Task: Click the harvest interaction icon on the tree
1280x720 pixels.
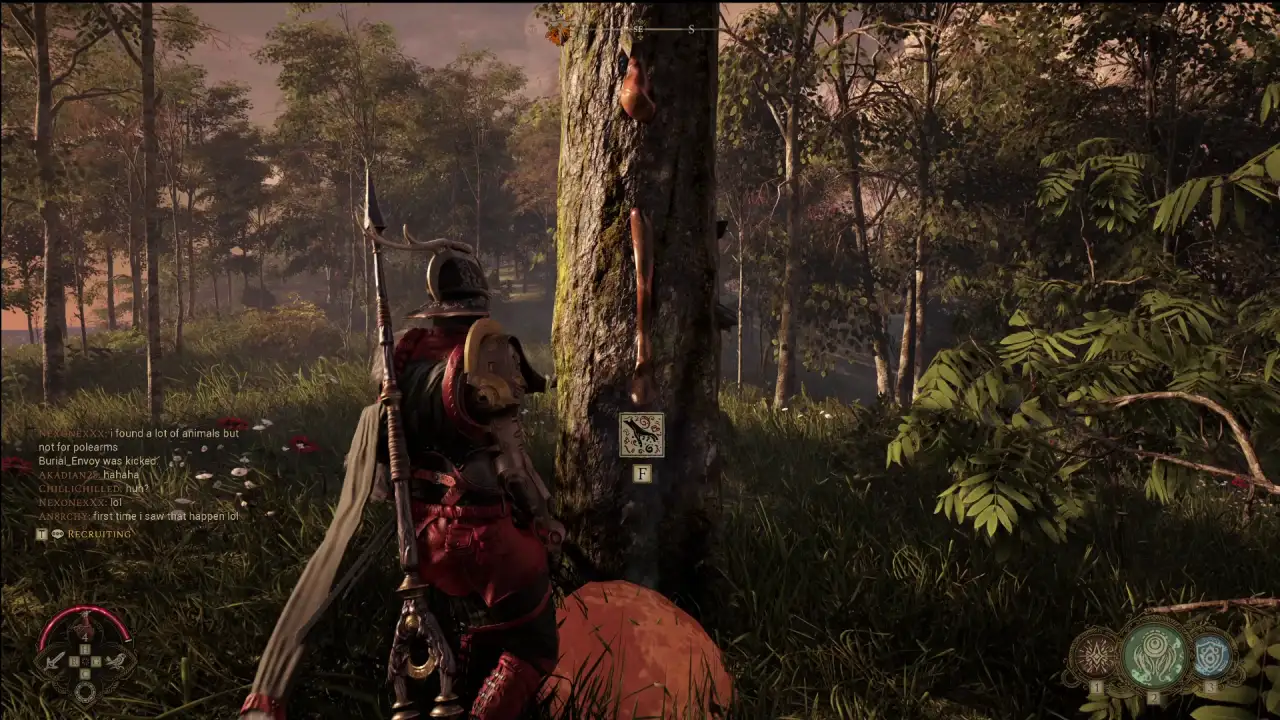Action: pyautogui.click(x=641, y=435)
